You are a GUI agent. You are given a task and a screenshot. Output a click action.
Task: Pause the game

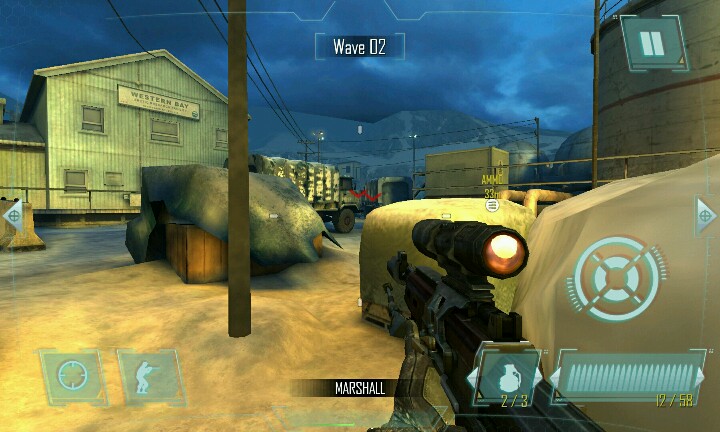coord(653,43)
